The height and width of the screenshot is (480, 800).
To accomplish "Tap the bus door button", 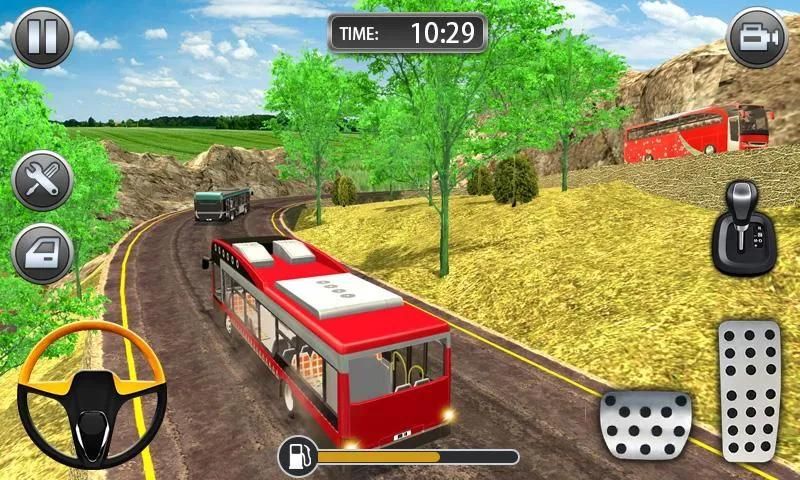I will click(x=42, y=253).
